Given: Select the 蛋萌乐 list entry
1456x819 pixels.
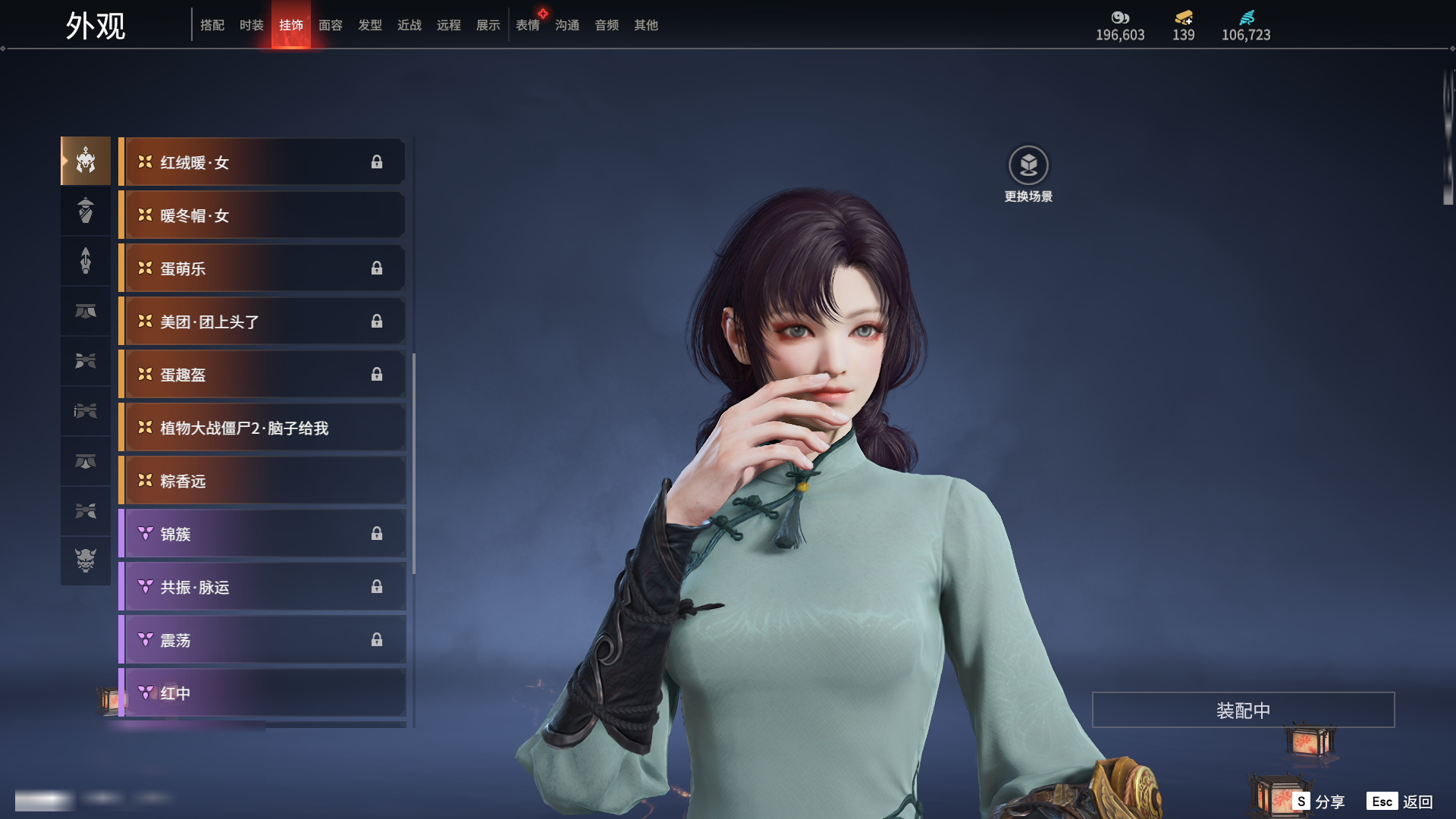Looking at the screenshot, I should (x=262, y=268).
